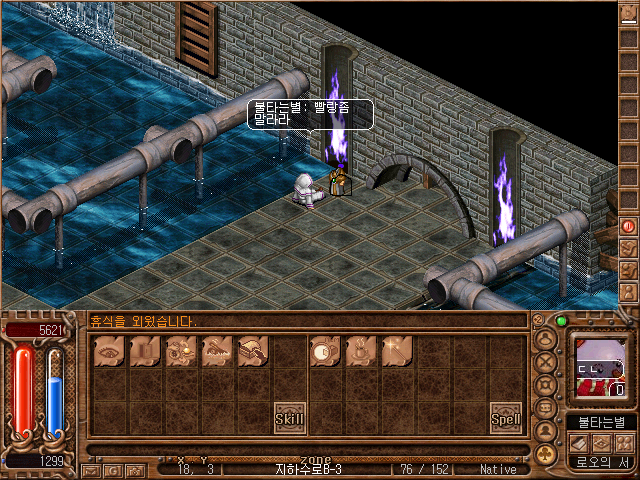Click the camera screenshot icon
640x480 pixels.
pos(137,469)
